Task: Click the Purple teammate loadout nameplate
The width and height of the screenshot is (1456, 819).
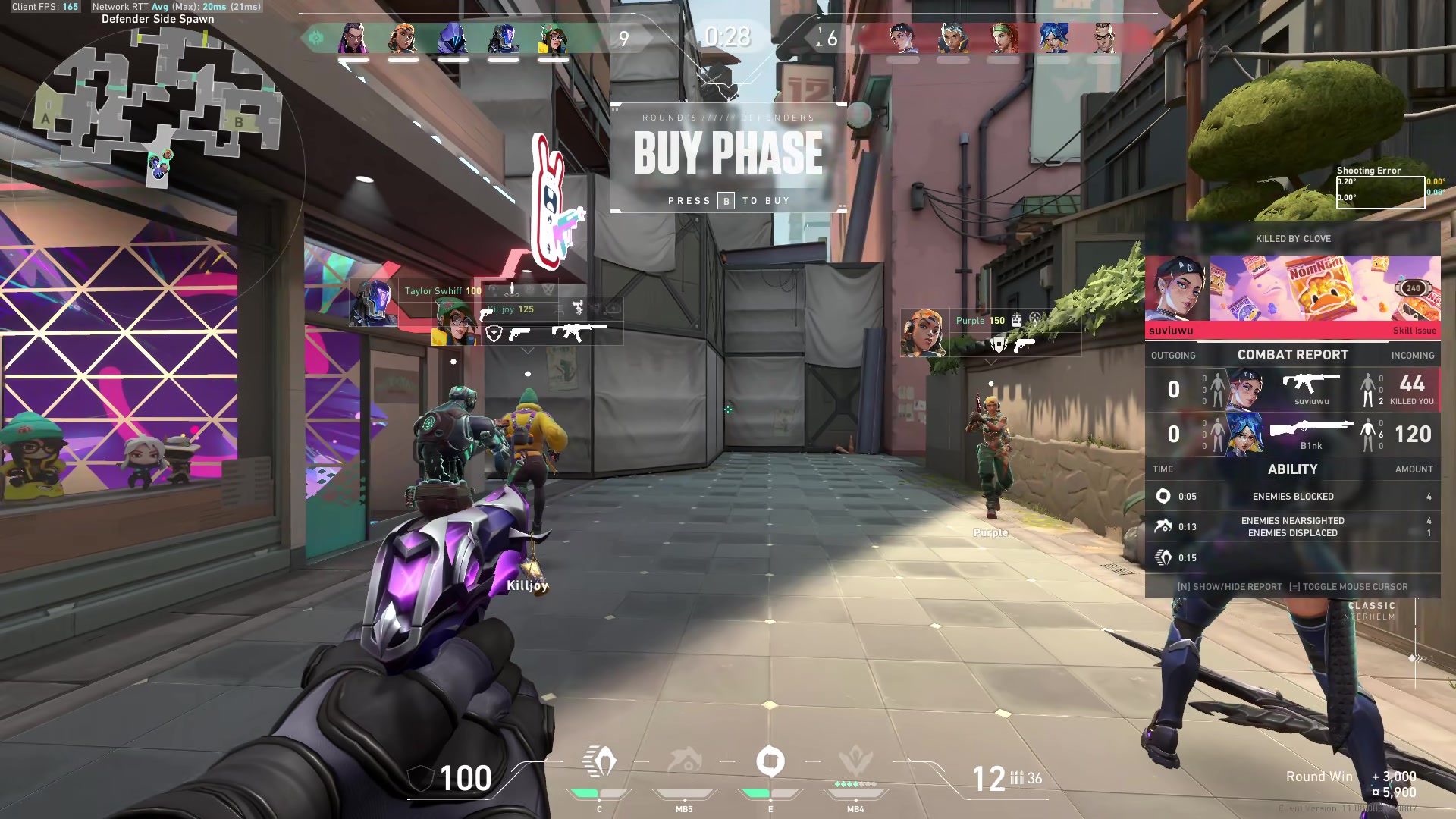Action: click(x=990, y=332)
